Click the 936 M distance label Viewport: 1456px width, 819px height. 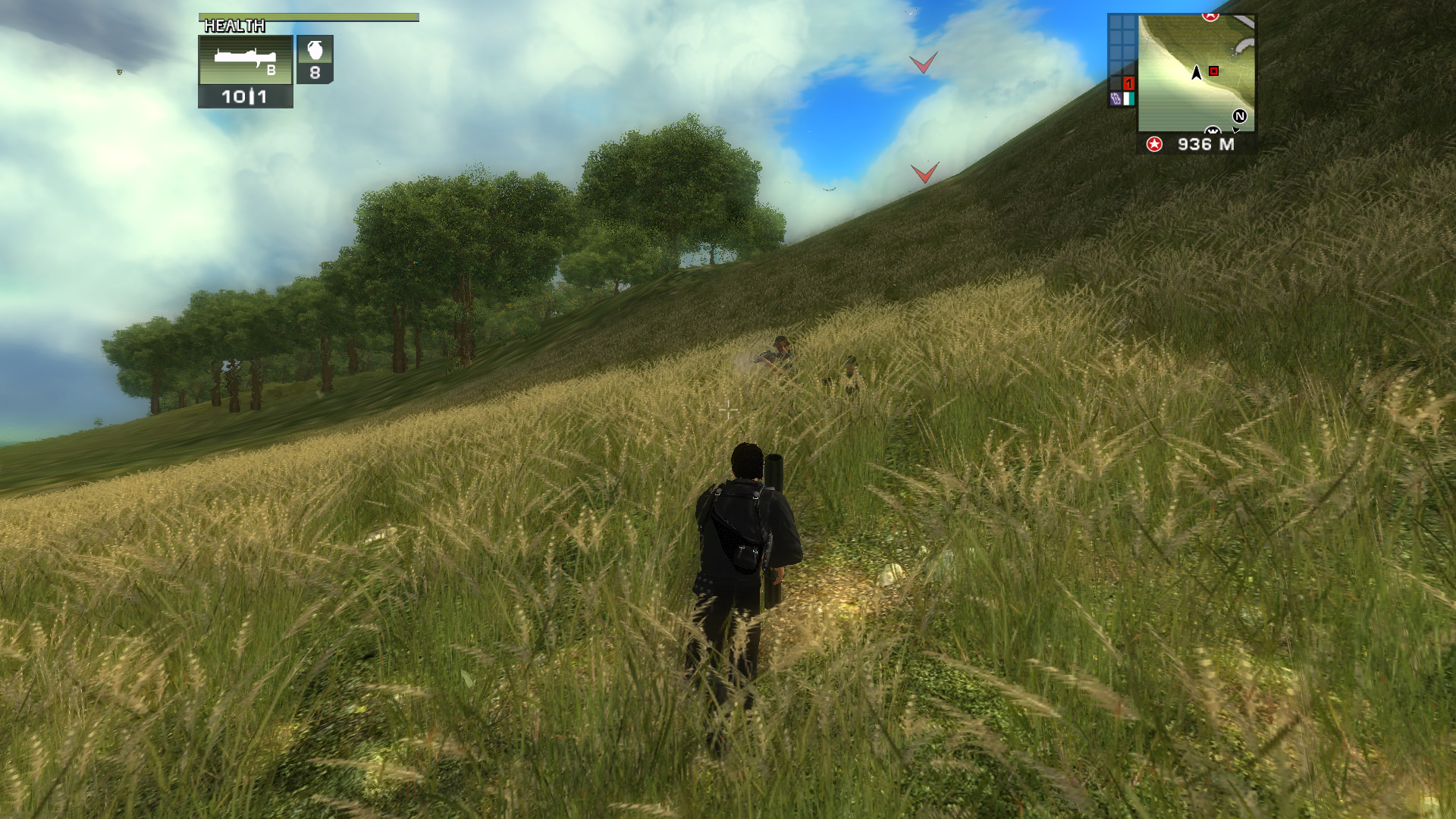[x=1205, y=145]
